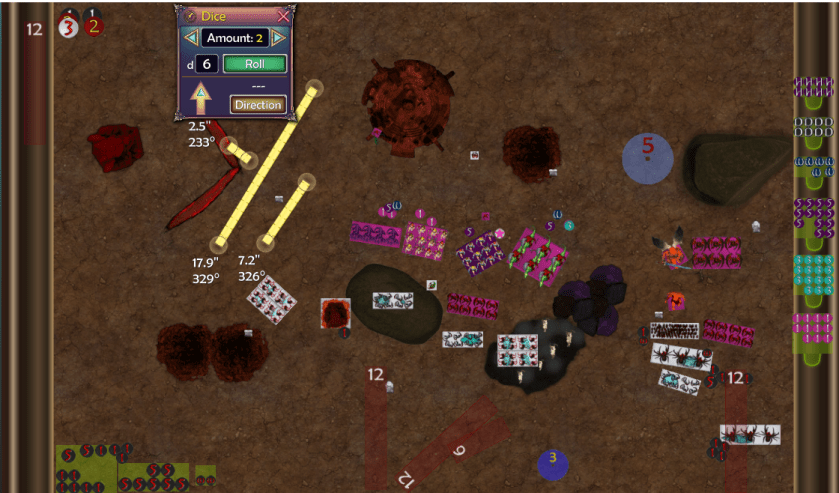The height and width of the screenshot is (493, 839).
Task: Select the white counter token marked 3
Action: tap(68, 27)
